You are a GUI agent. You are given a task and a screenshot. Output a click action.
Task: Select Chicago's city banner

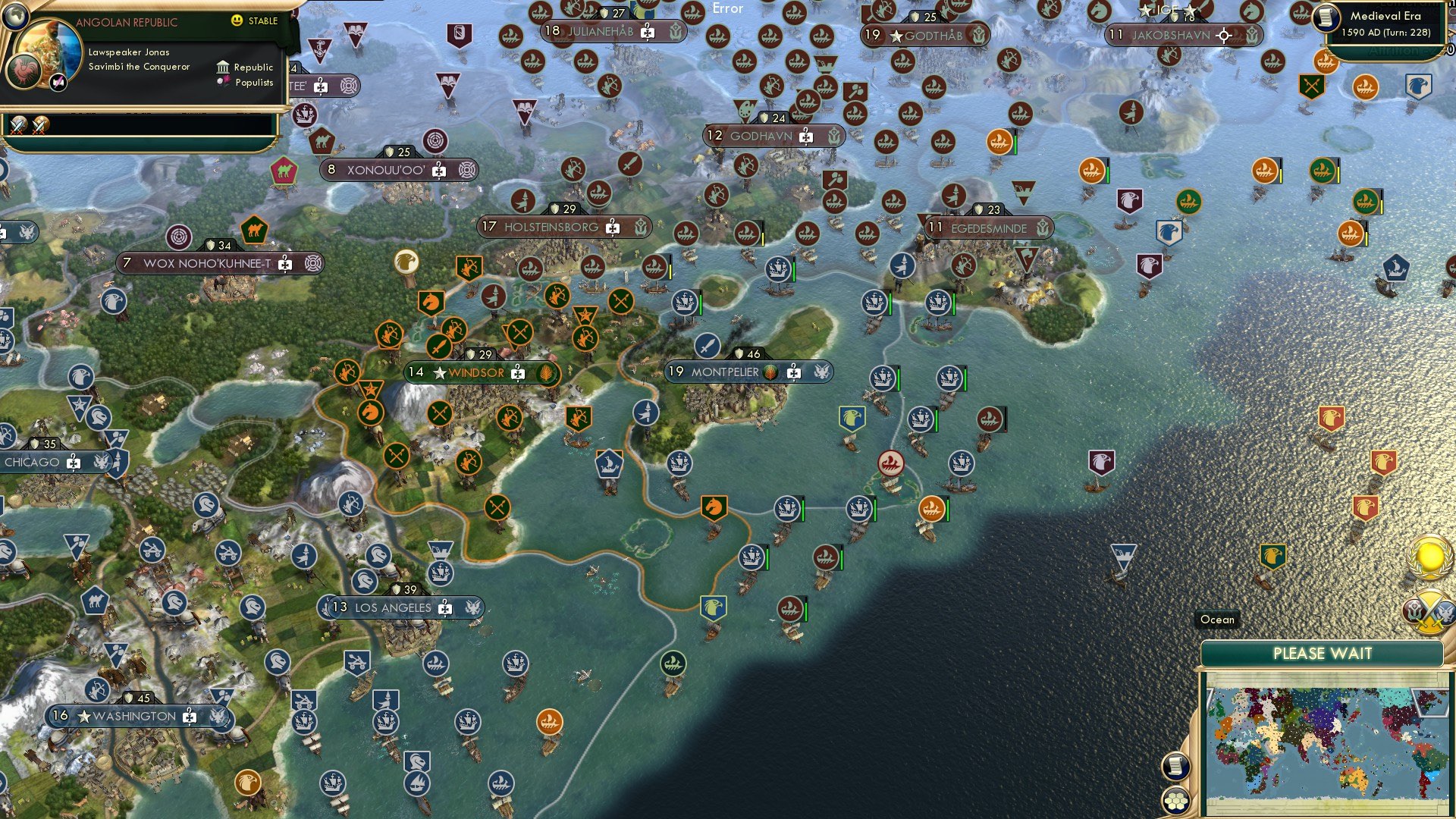coord(32,462)
